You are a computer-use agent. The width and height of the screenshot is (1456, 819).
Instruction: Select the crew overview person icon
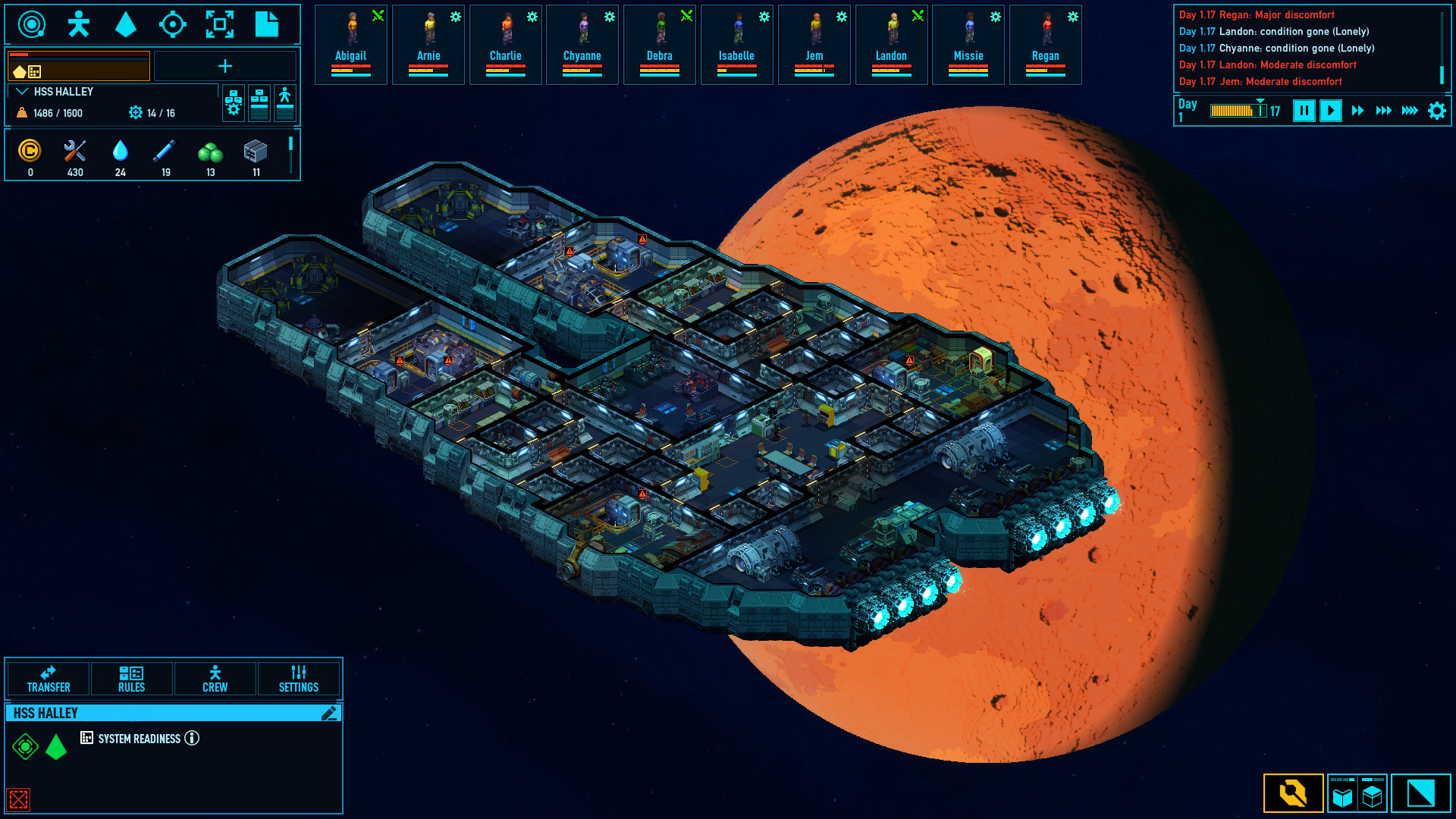[x=78, y=24]
